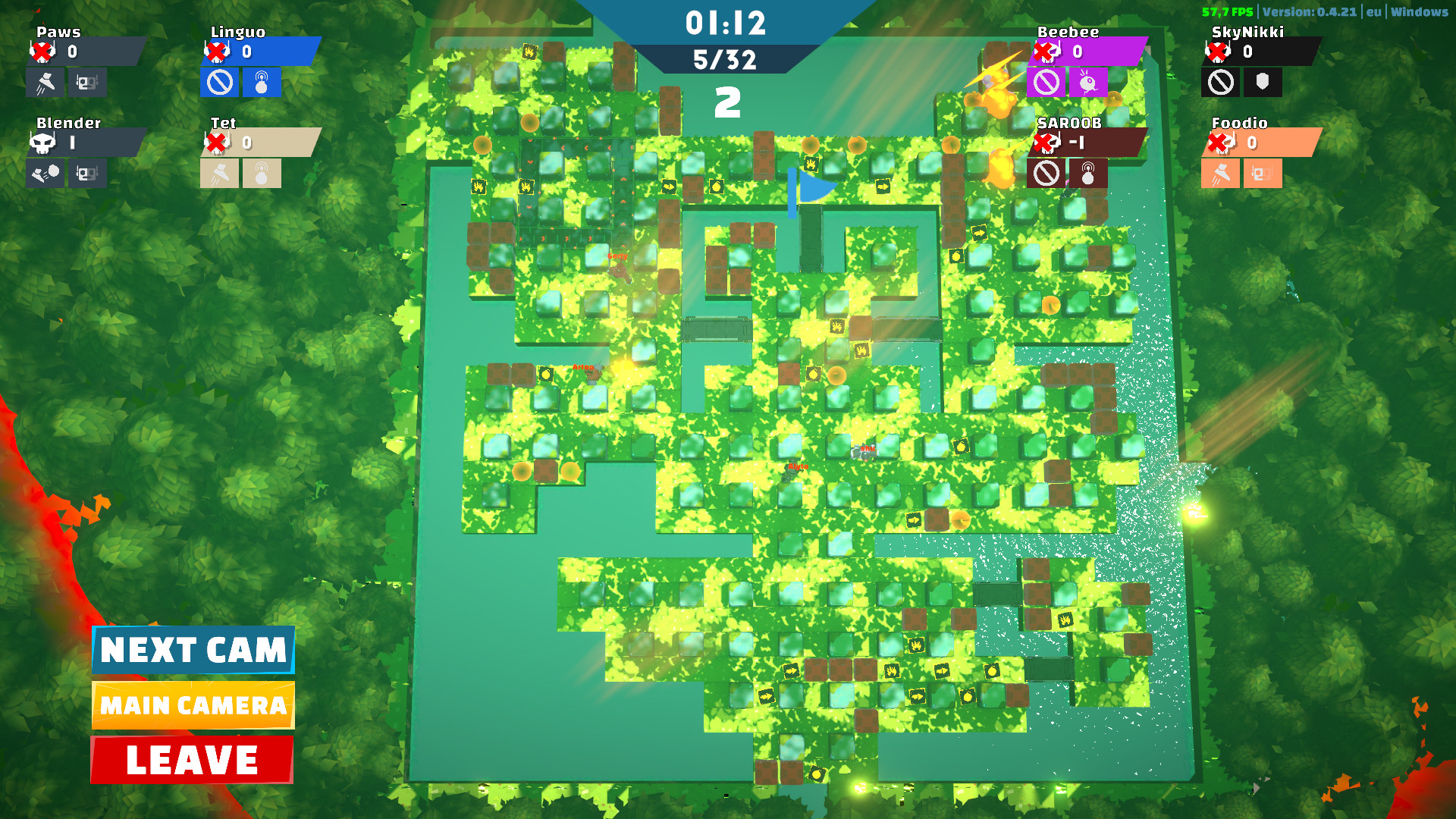Click the skull icon on Blender's scoreboard

(45, 143)
